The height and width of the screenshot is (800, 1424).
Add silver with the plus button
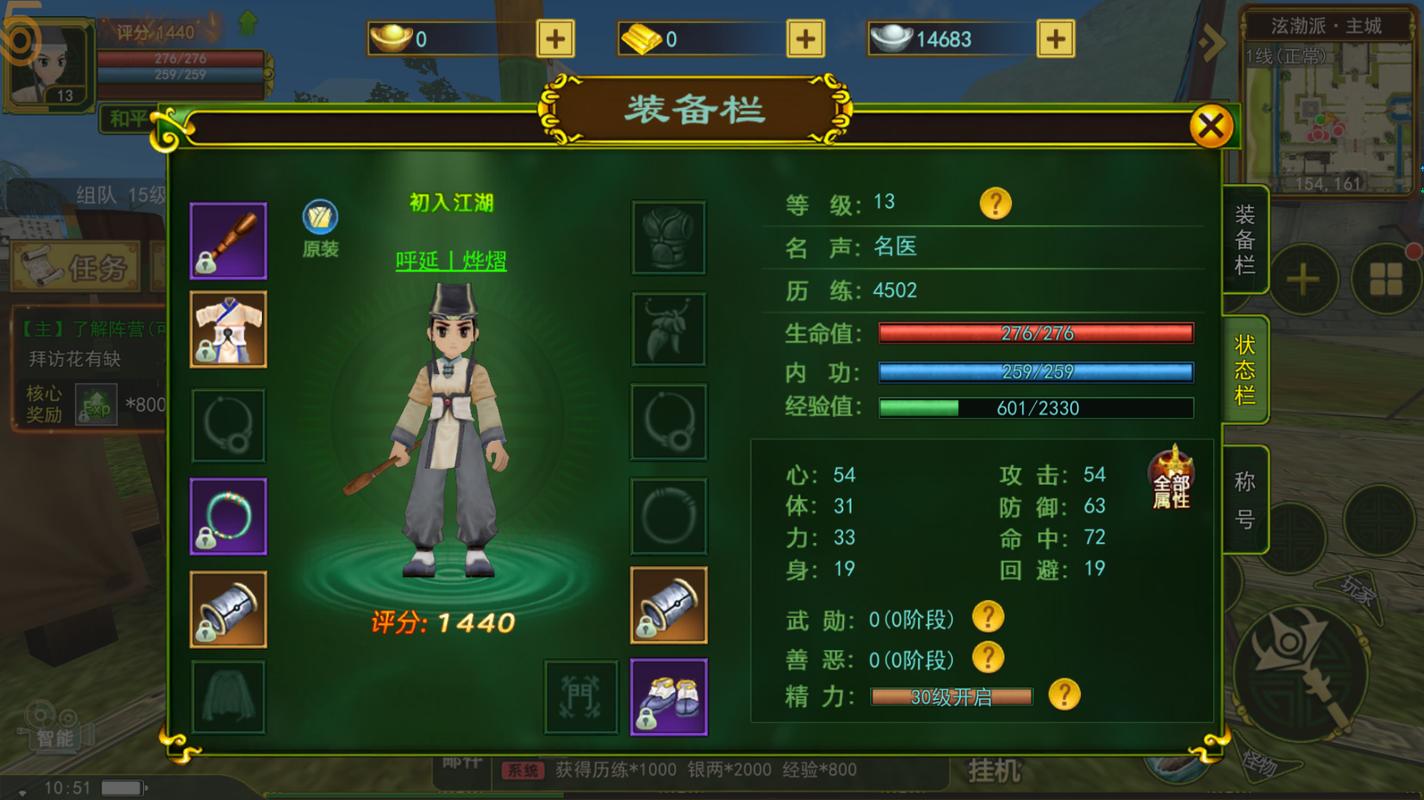click(1055, 39)
